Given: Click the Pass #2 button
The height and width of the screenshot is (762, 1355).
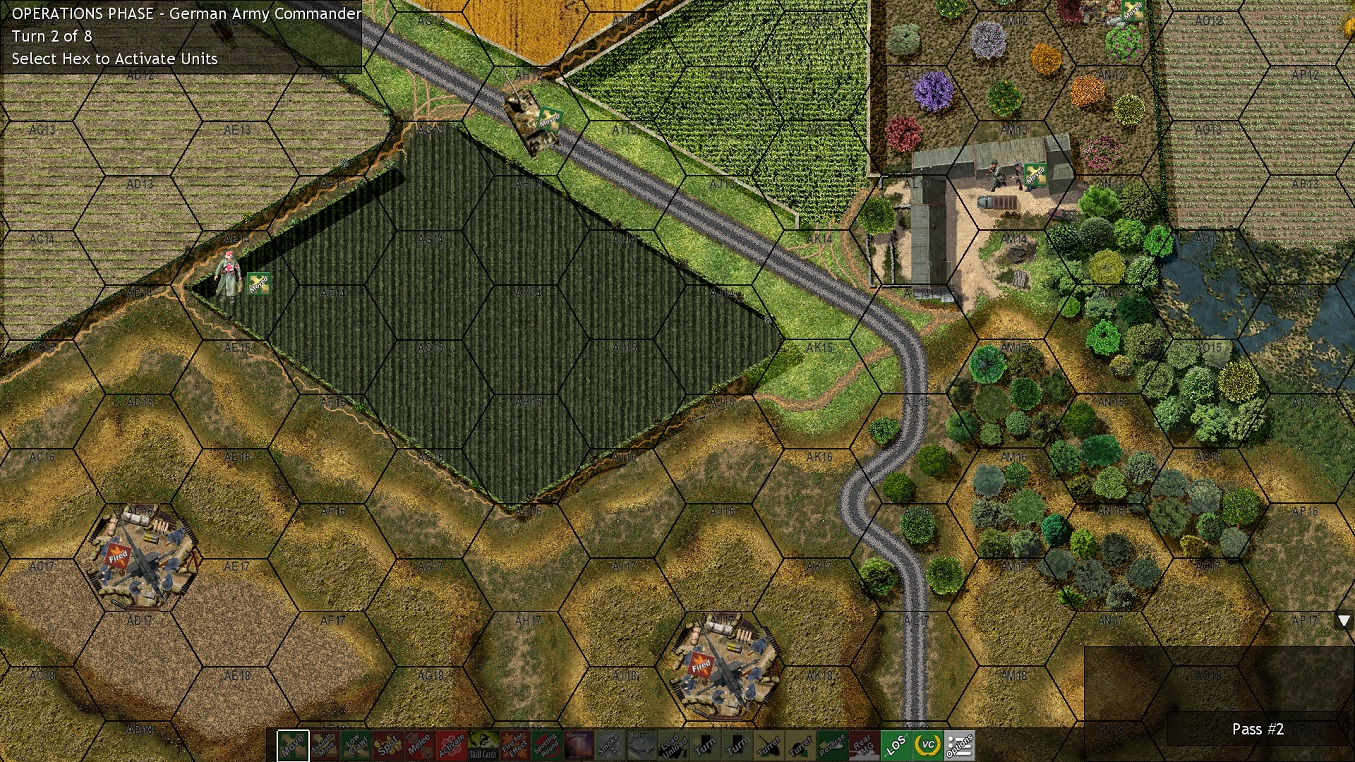Looking at the screenshot, I should pos(1257,729).
